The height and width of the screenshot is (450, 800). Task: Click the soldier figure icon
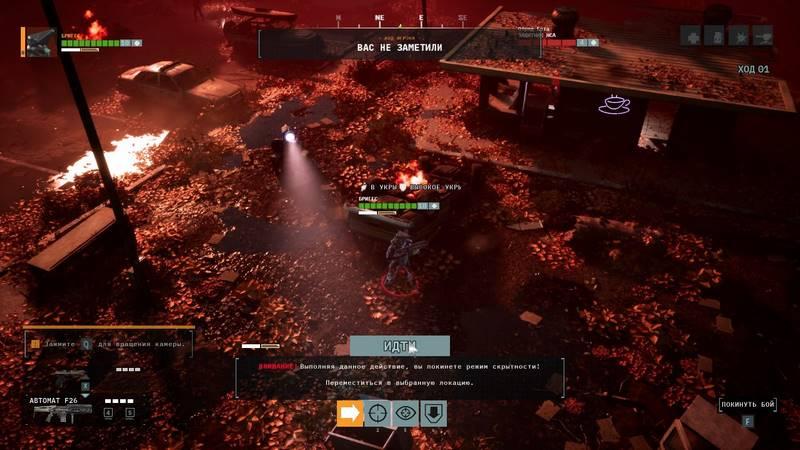(715, 36)
